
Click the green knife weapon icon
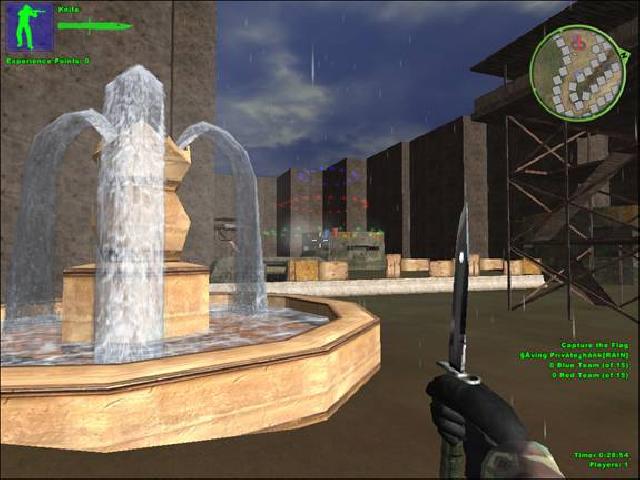click(95, 25)
